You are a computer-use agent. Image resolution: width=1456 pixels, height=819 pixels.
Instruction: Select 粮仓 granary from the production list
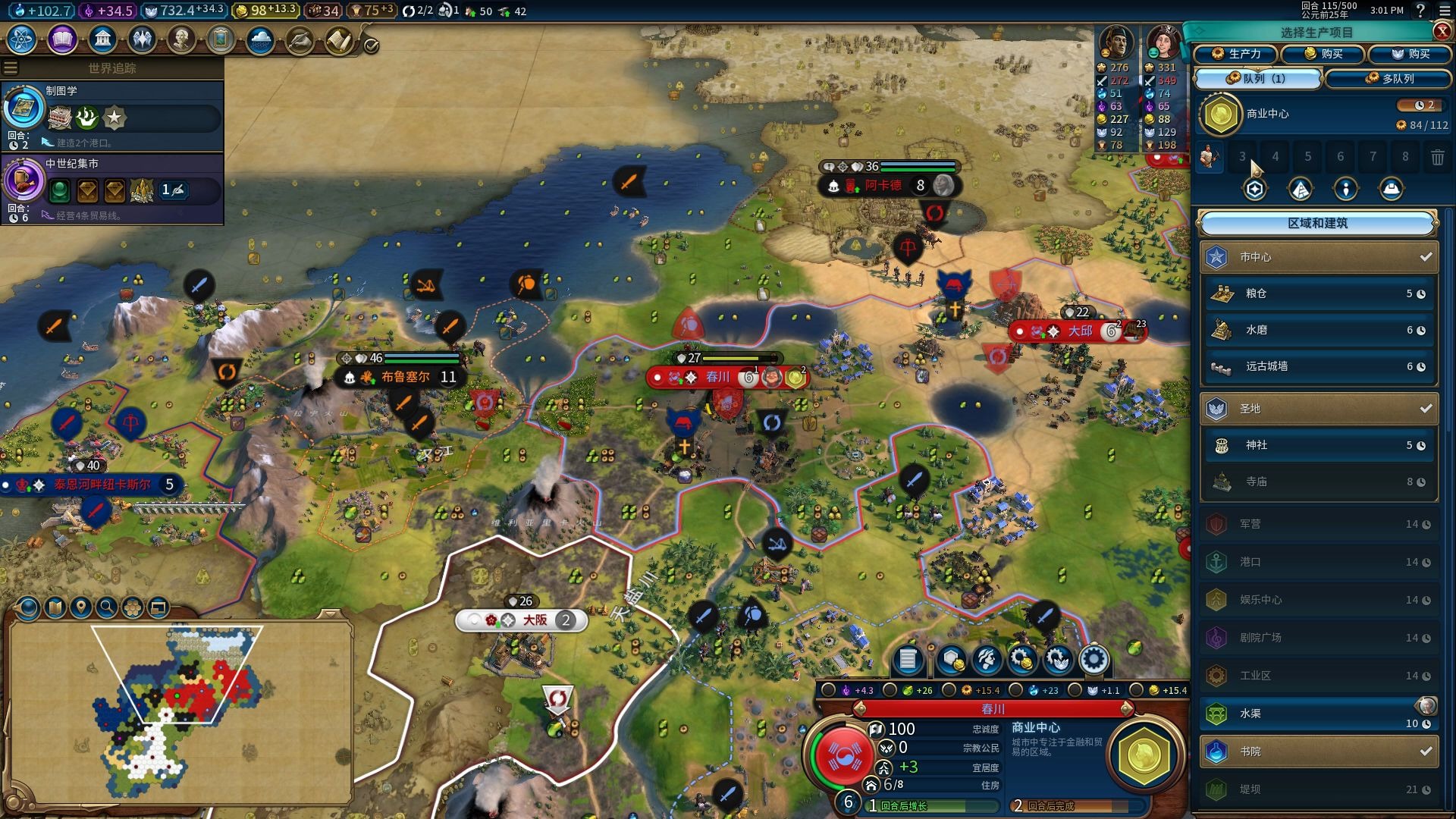[x=1319, y=293]
